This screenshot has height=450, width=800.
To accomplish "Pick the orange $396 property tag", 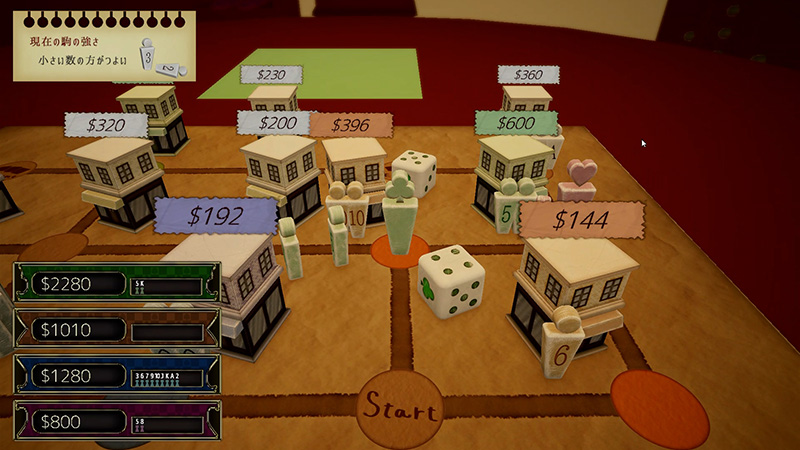I will click(x=350, y=125).
